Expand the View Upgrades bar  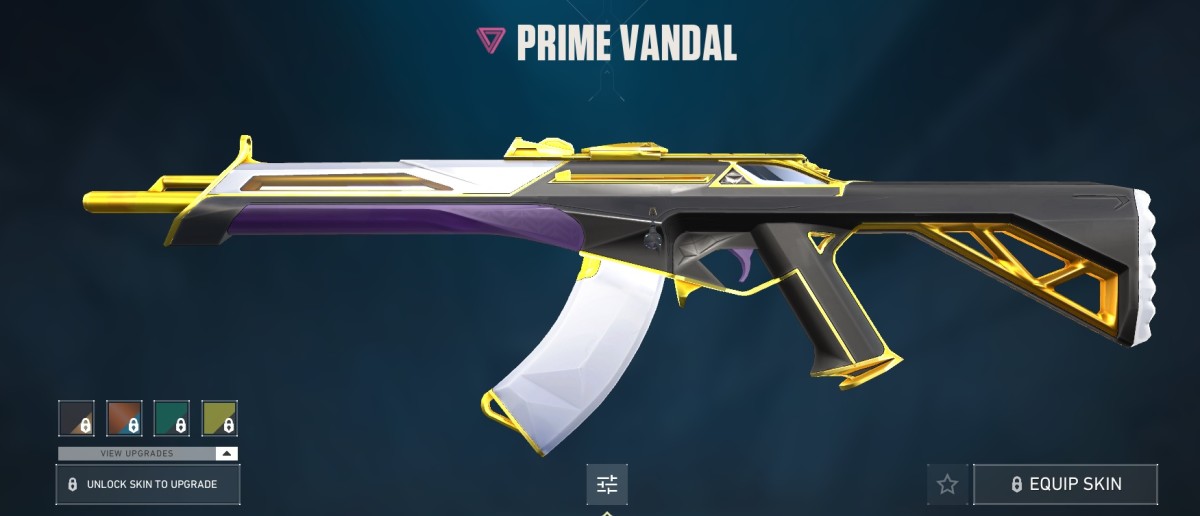click(148, 453)
